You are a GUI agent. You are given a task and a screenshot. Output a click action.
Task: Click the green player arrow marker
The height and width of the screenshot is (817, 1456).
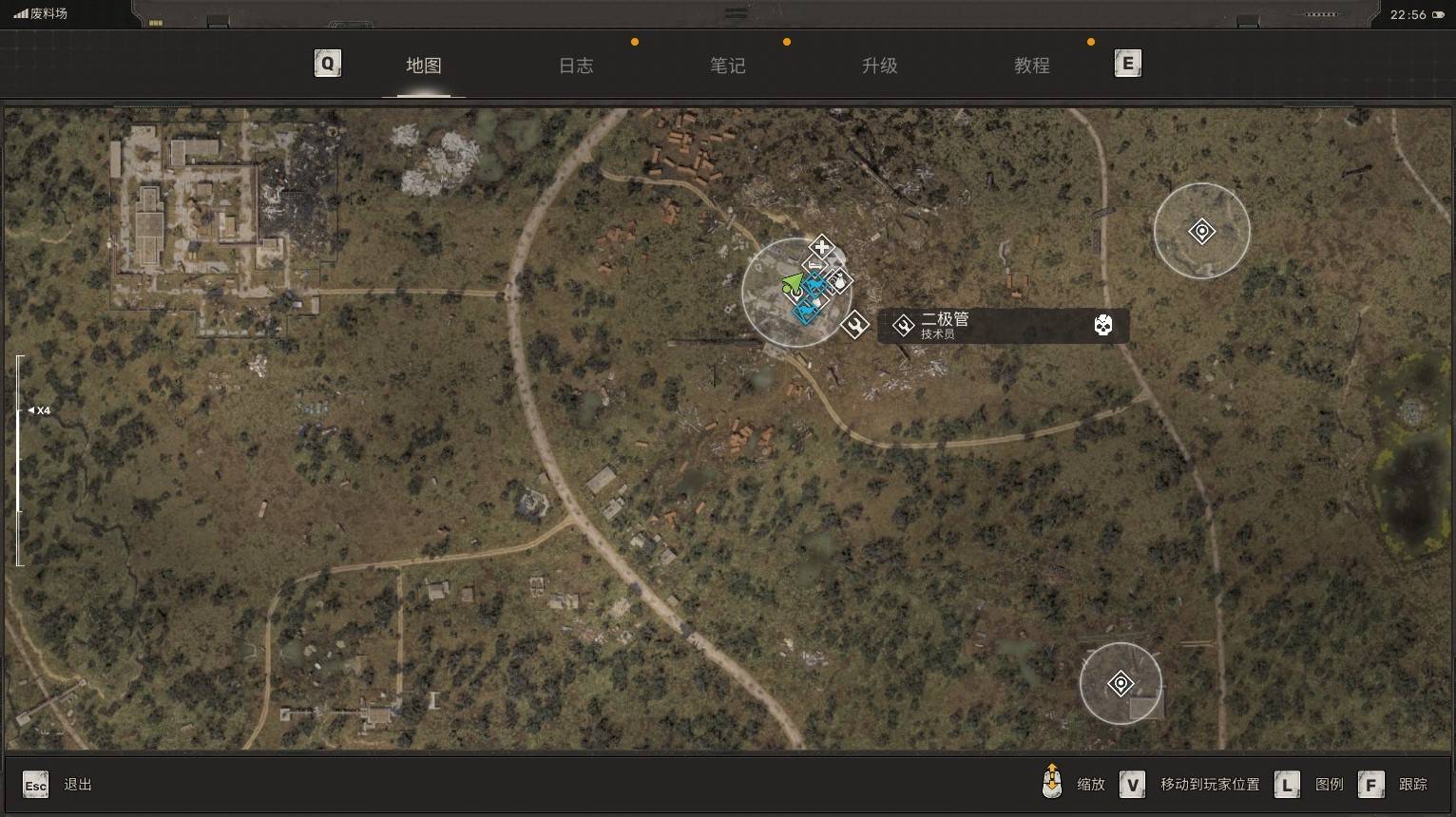(x=792, y=284)
